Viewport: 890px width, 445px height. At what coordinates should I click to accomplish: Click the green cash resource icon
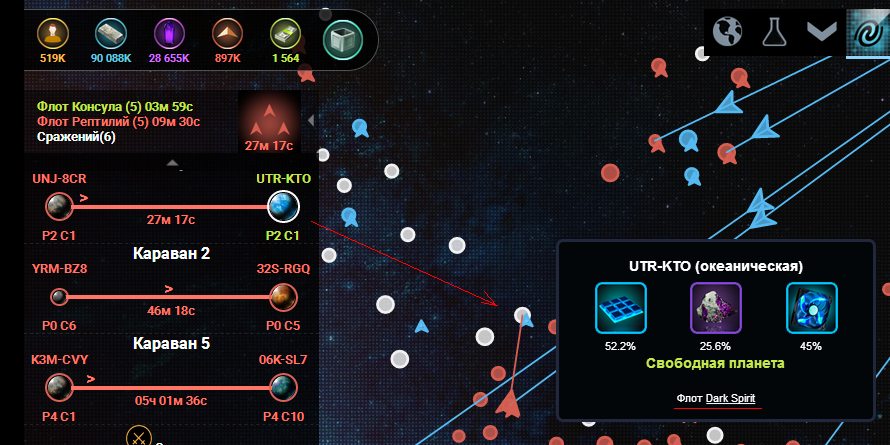285,34
